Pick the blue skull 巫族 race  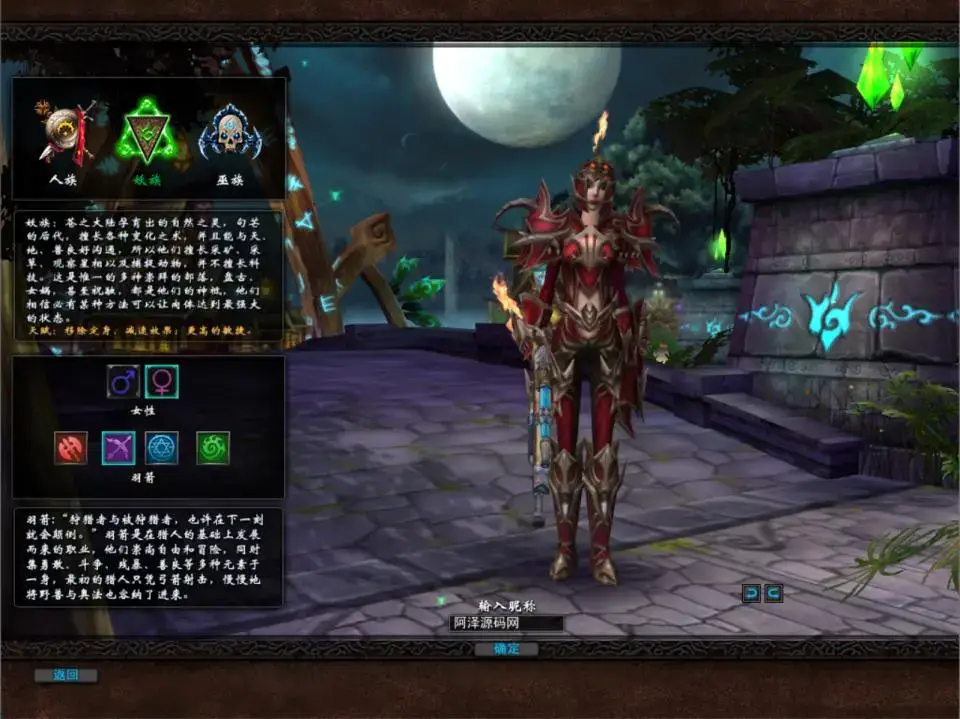pos(231,133)
